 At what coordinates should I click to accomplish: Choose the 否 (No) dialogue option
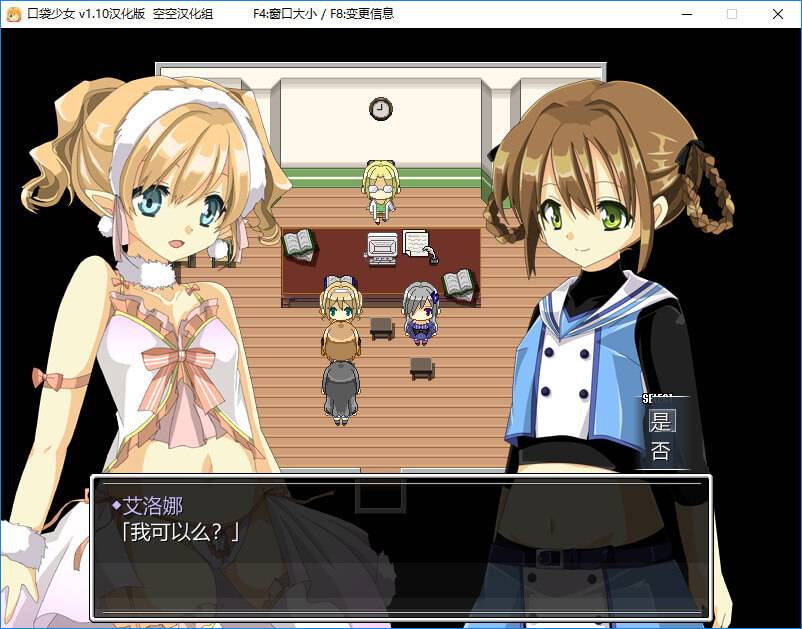tap(661, 451)
